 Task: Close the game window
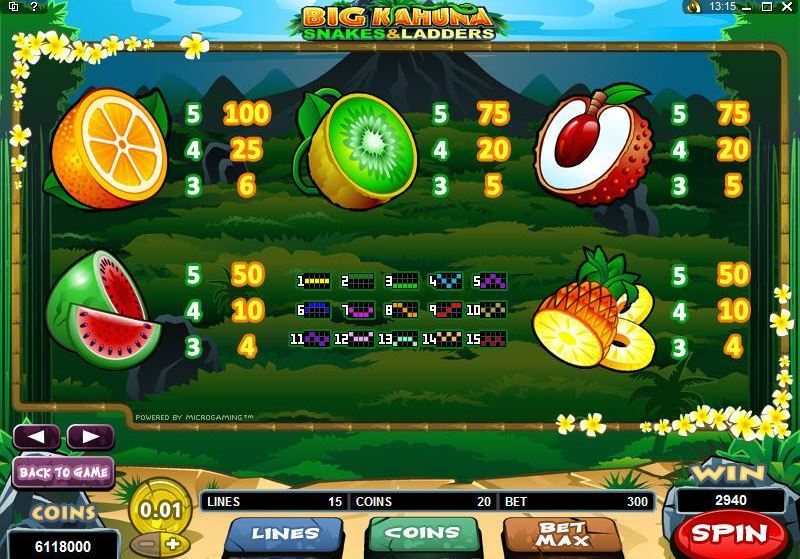pos(787,7)
